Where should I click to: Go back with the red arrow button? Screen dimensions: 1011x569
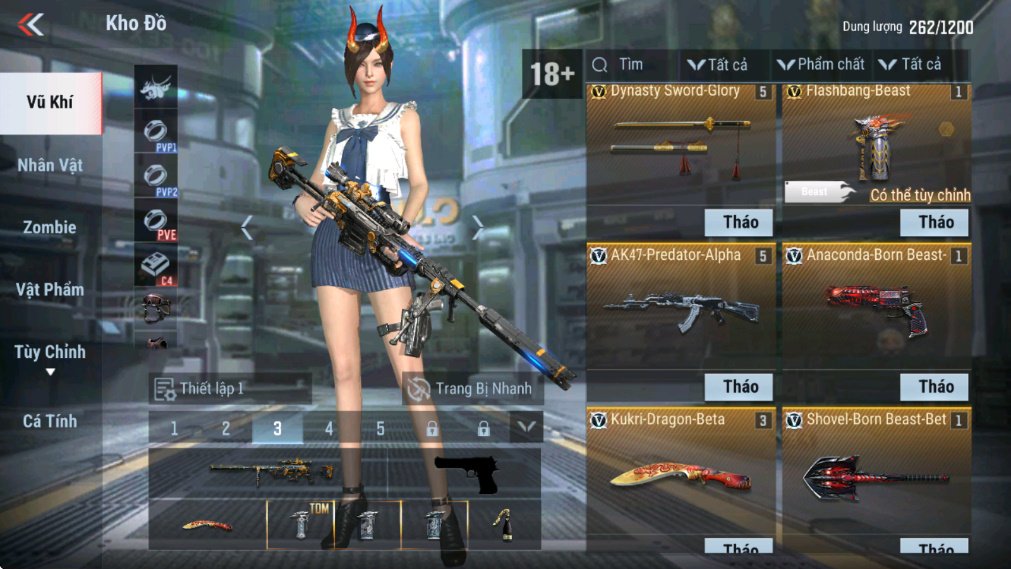coord(31,24)
